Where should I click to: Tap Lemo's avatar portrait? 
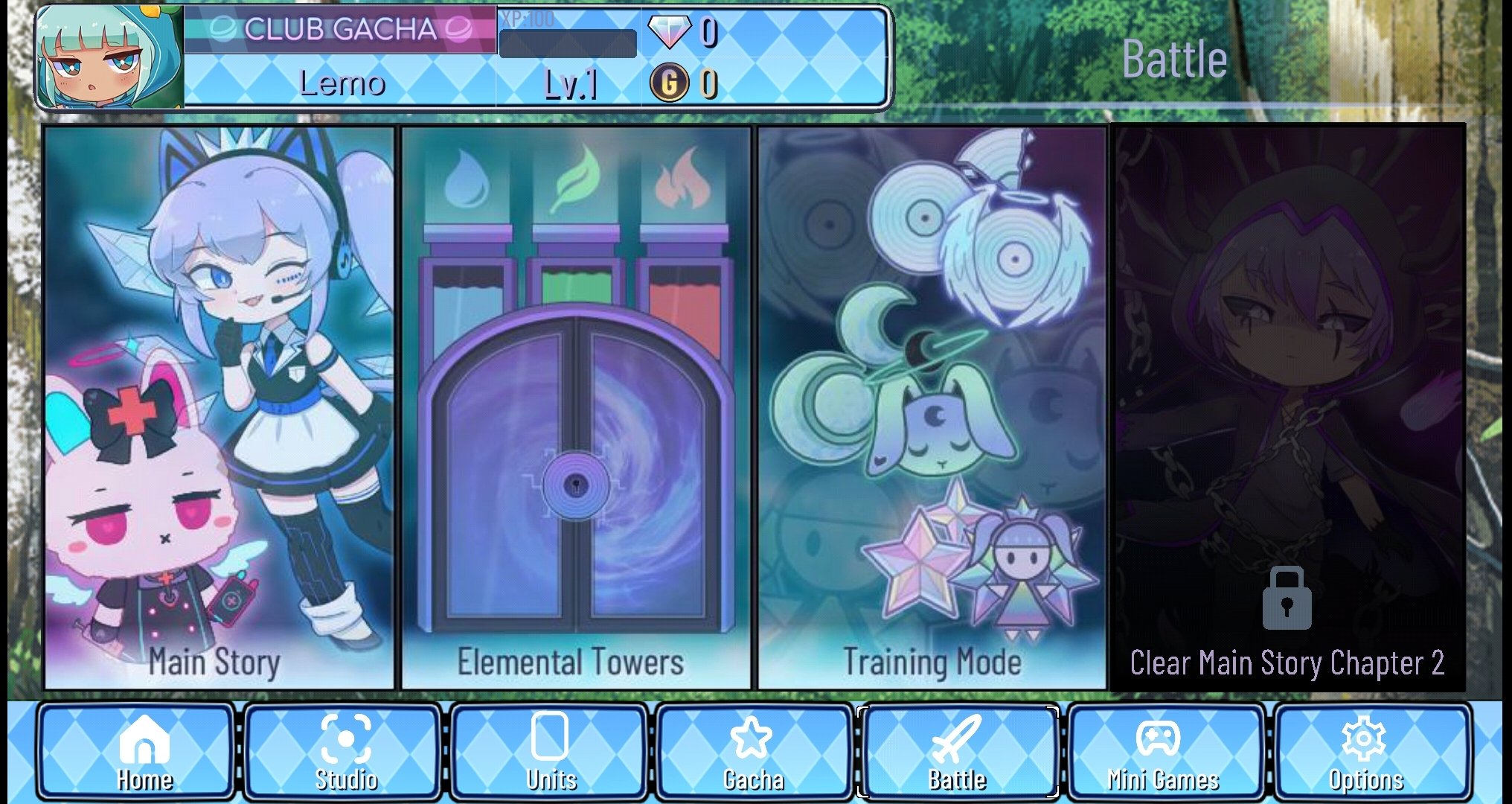(104, 58)
